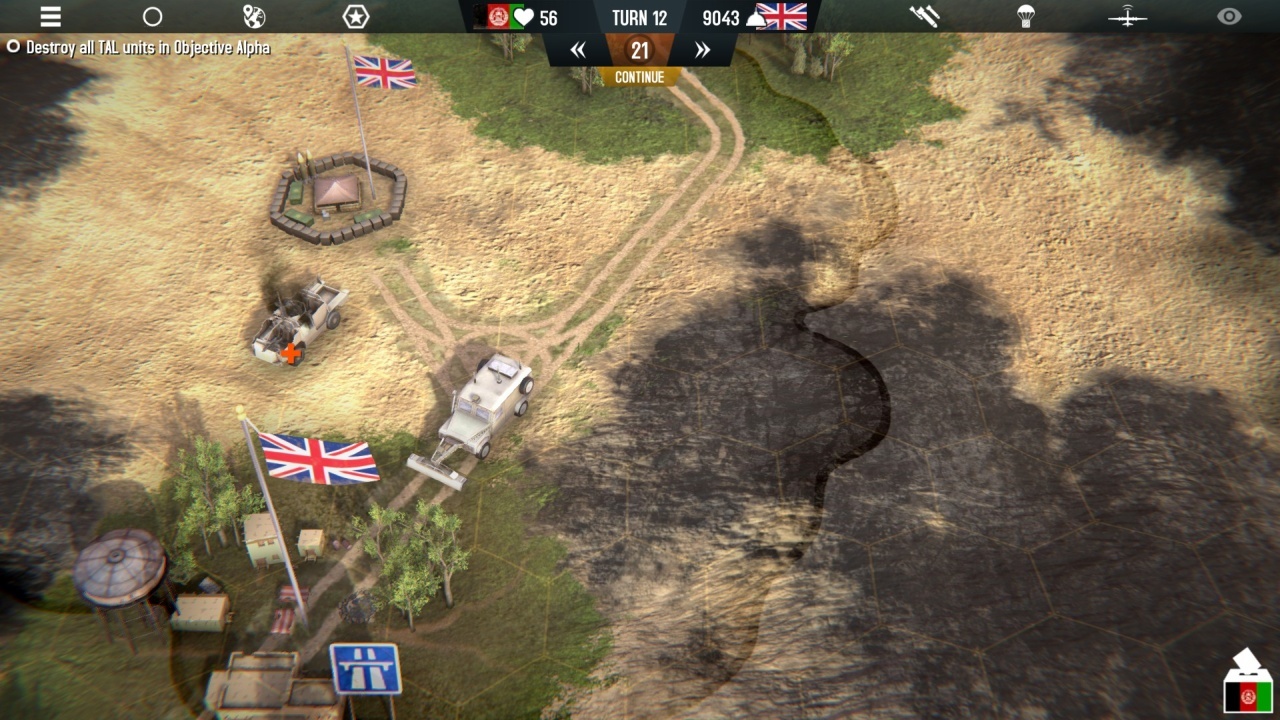
Task: Open the ballot box flag icon
Action: [x=1247, y=683]
